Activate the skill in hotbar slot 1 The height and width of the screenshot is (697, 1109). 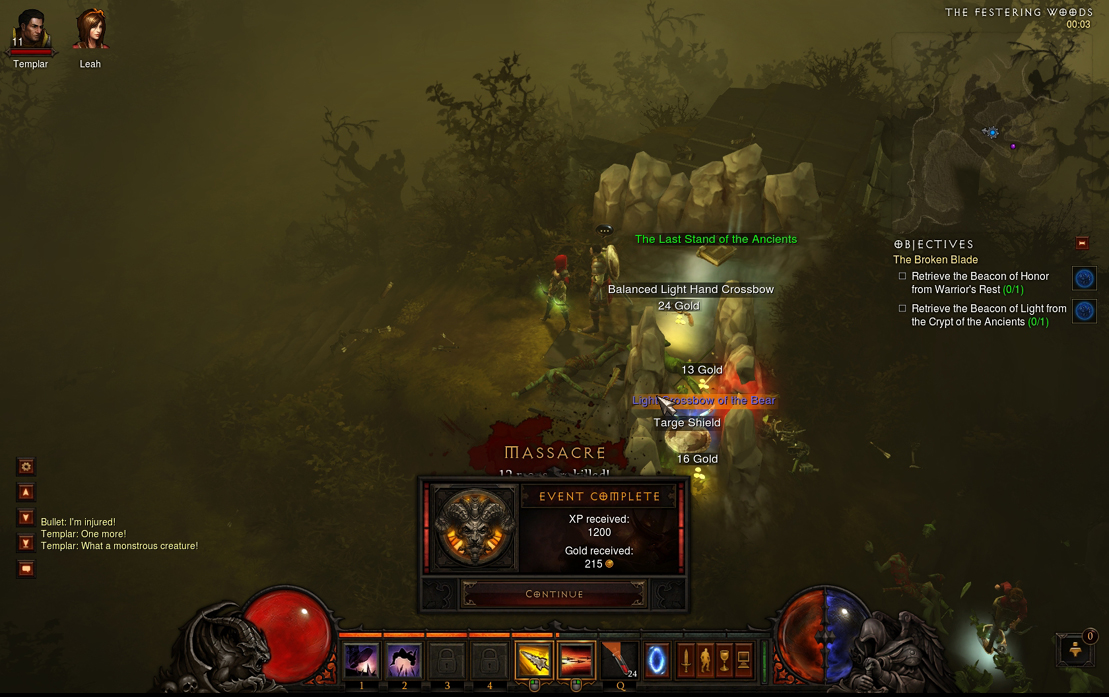tap(361, 661)
